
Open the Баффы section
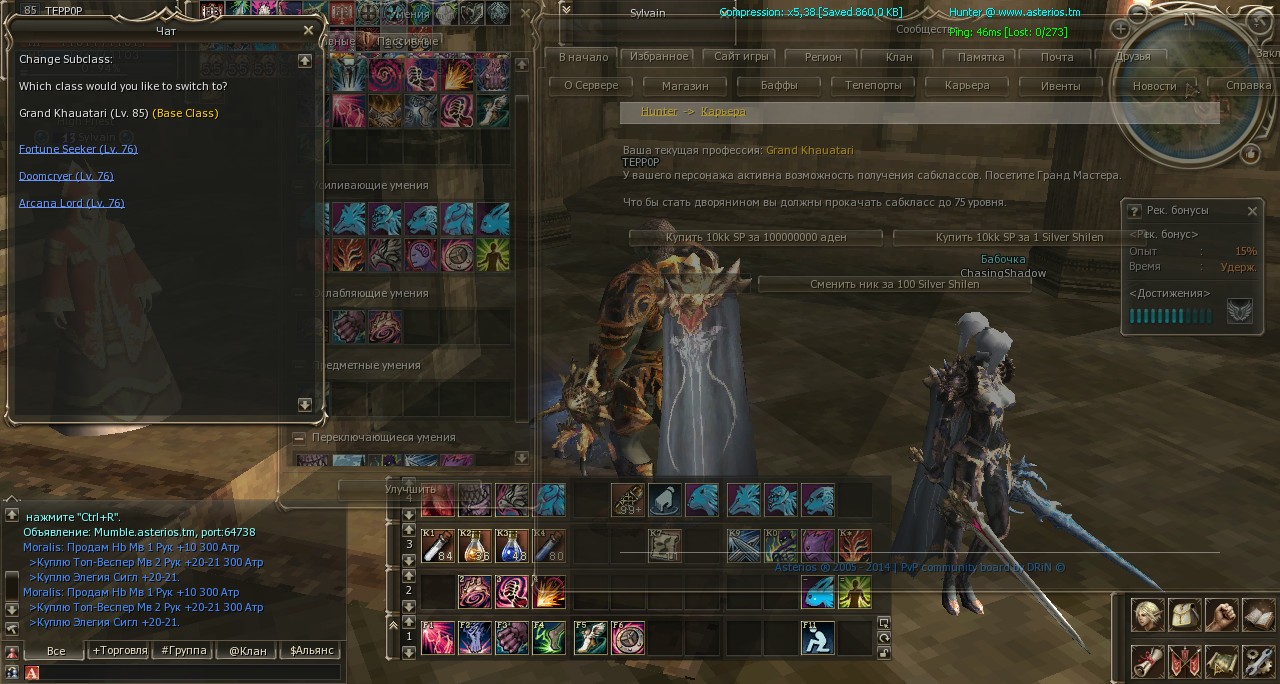(779, 86)
